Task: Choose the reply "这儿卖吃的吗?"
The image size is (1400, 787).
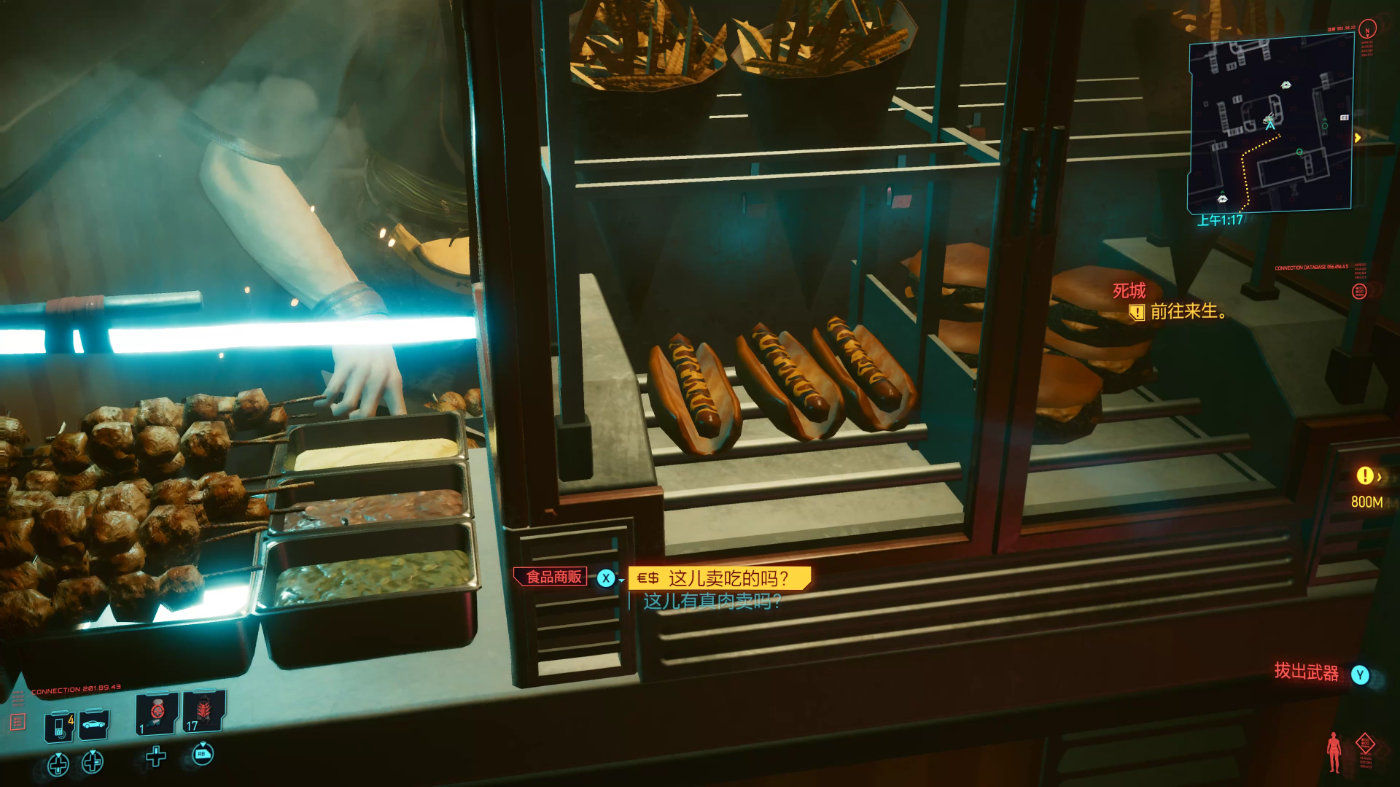Action: [x=725, y=578]
